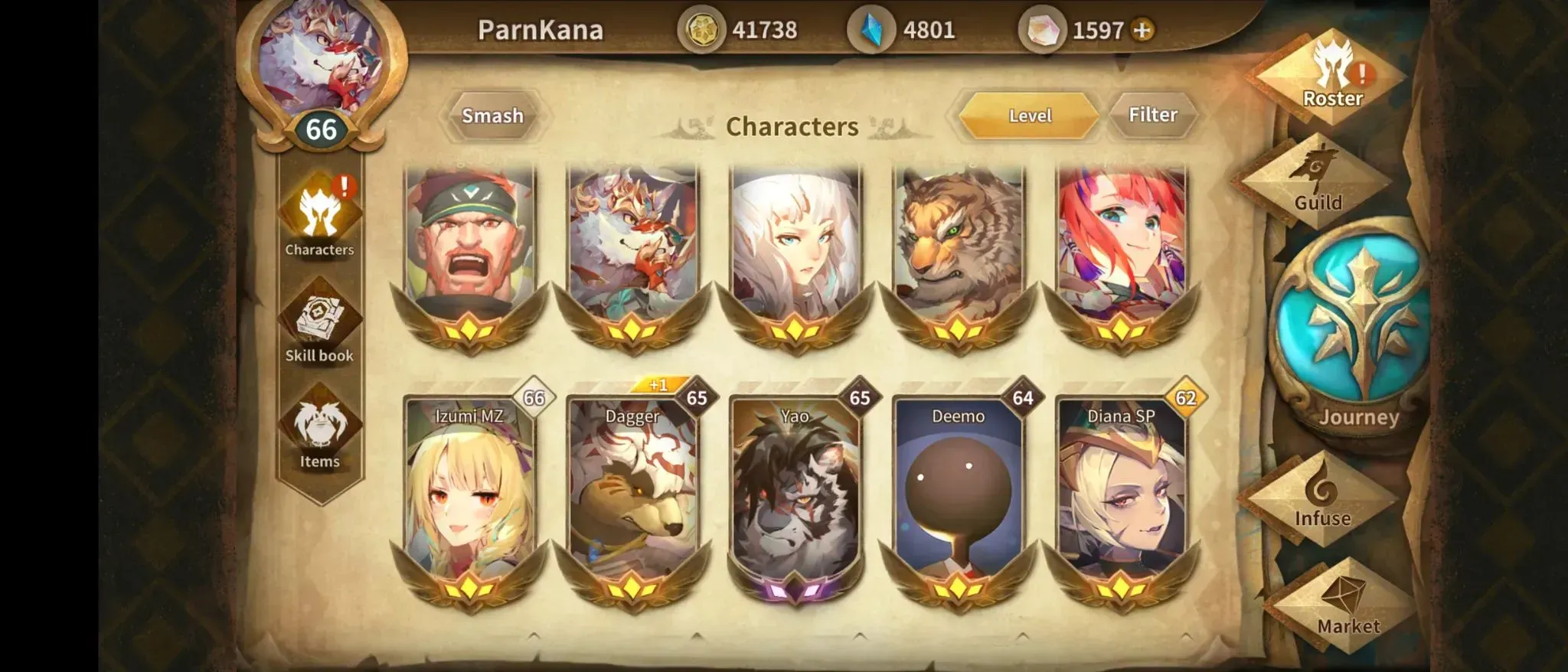
Task: Add more pink gems with plus button
Action: tap(1142, 31)
